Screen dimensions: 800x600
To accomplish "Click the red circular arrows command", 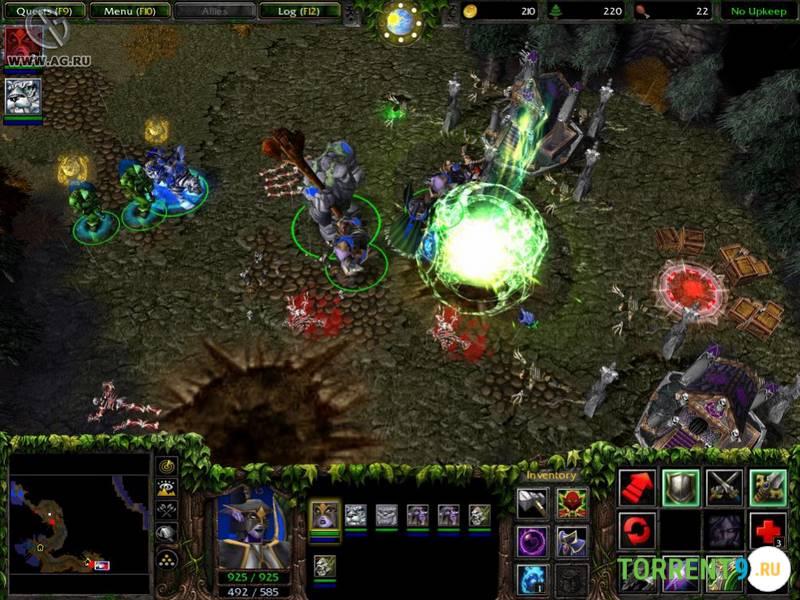I will point(637,530).
